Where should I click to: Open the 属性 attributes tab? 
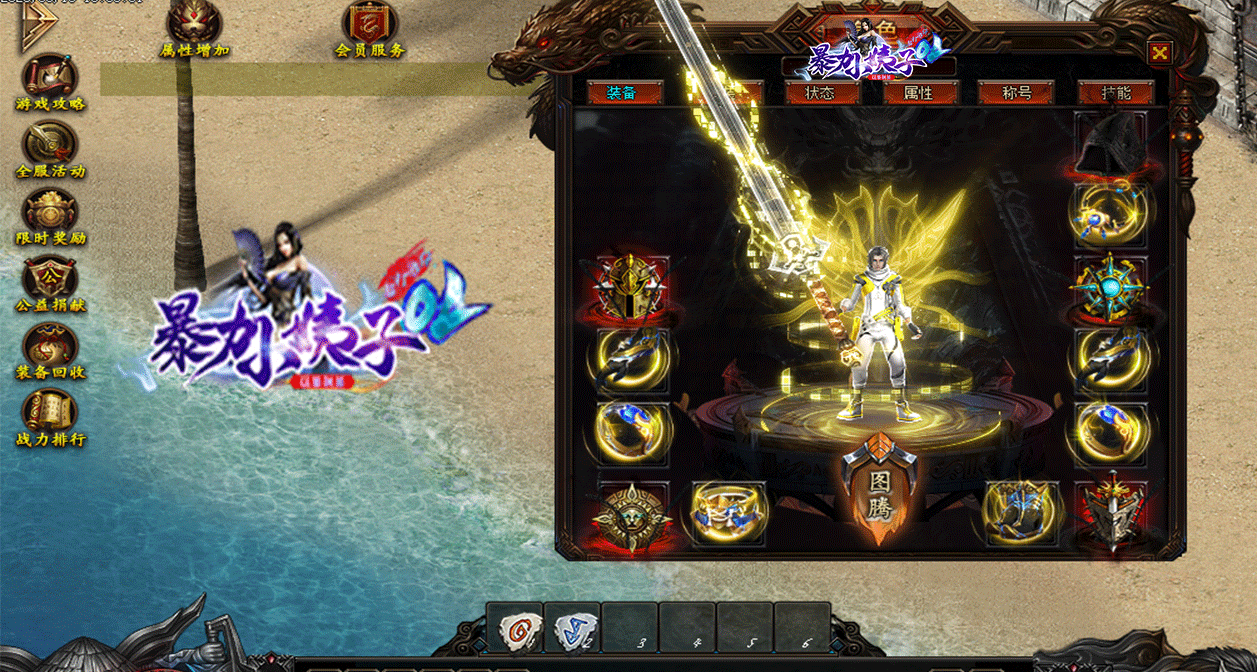[x=919, y=93]
